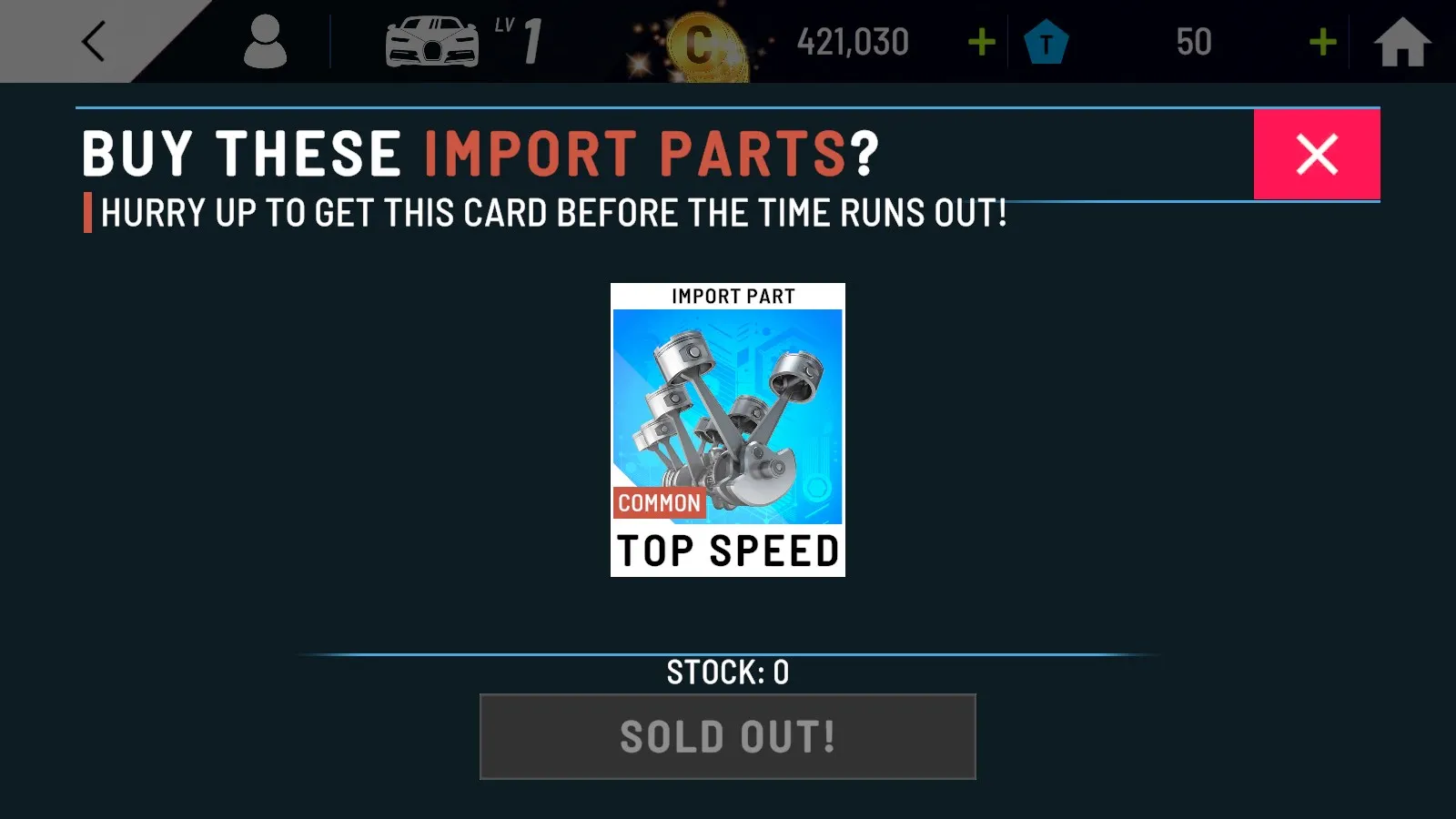The width and height of the screenshot is (1456, 819).
Task: Click the BUY THESE IMPORT PARTS heading
Action: click(478, 152)
